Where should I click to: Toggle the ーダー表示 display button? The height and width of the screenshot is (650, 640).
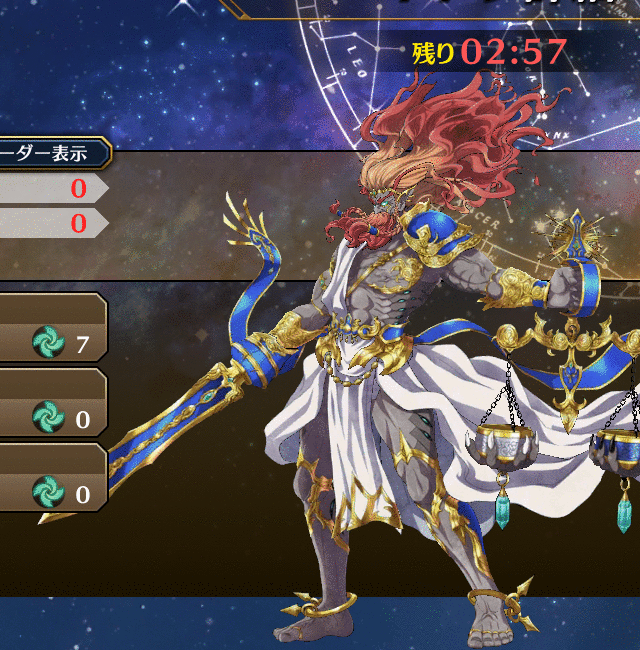tap(52, 153)
